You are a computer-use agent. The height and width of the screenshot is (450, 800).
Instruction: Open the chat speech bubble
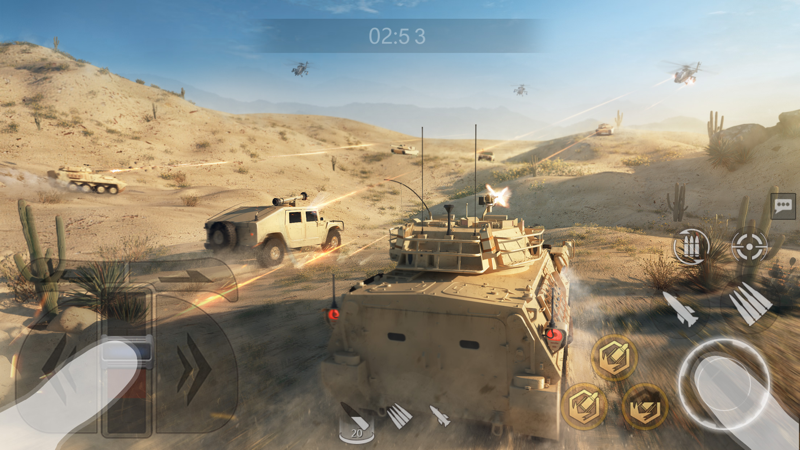click(x=782, y=207)
